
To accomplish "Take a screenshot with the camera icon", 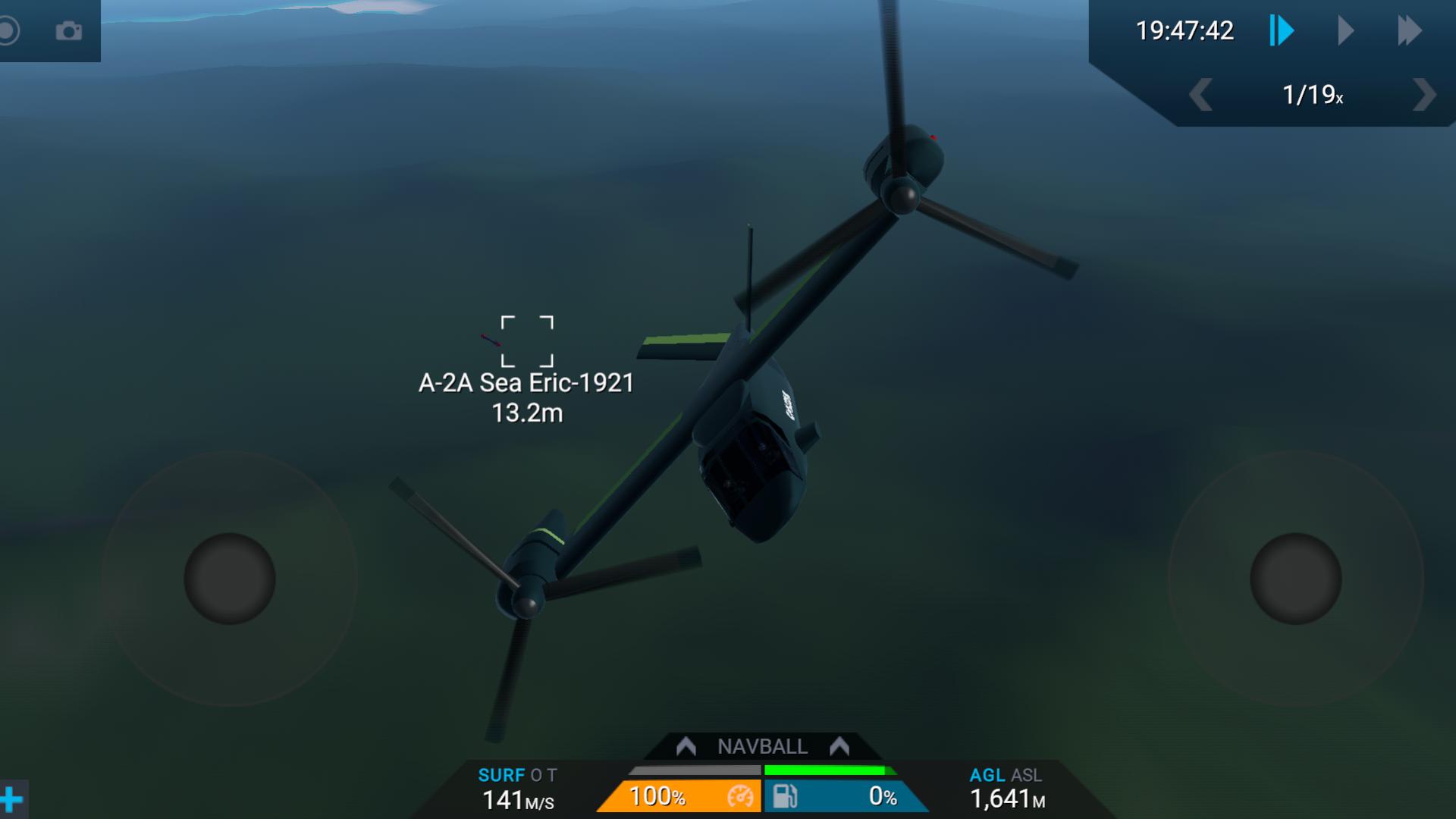I will pos(68,31).
